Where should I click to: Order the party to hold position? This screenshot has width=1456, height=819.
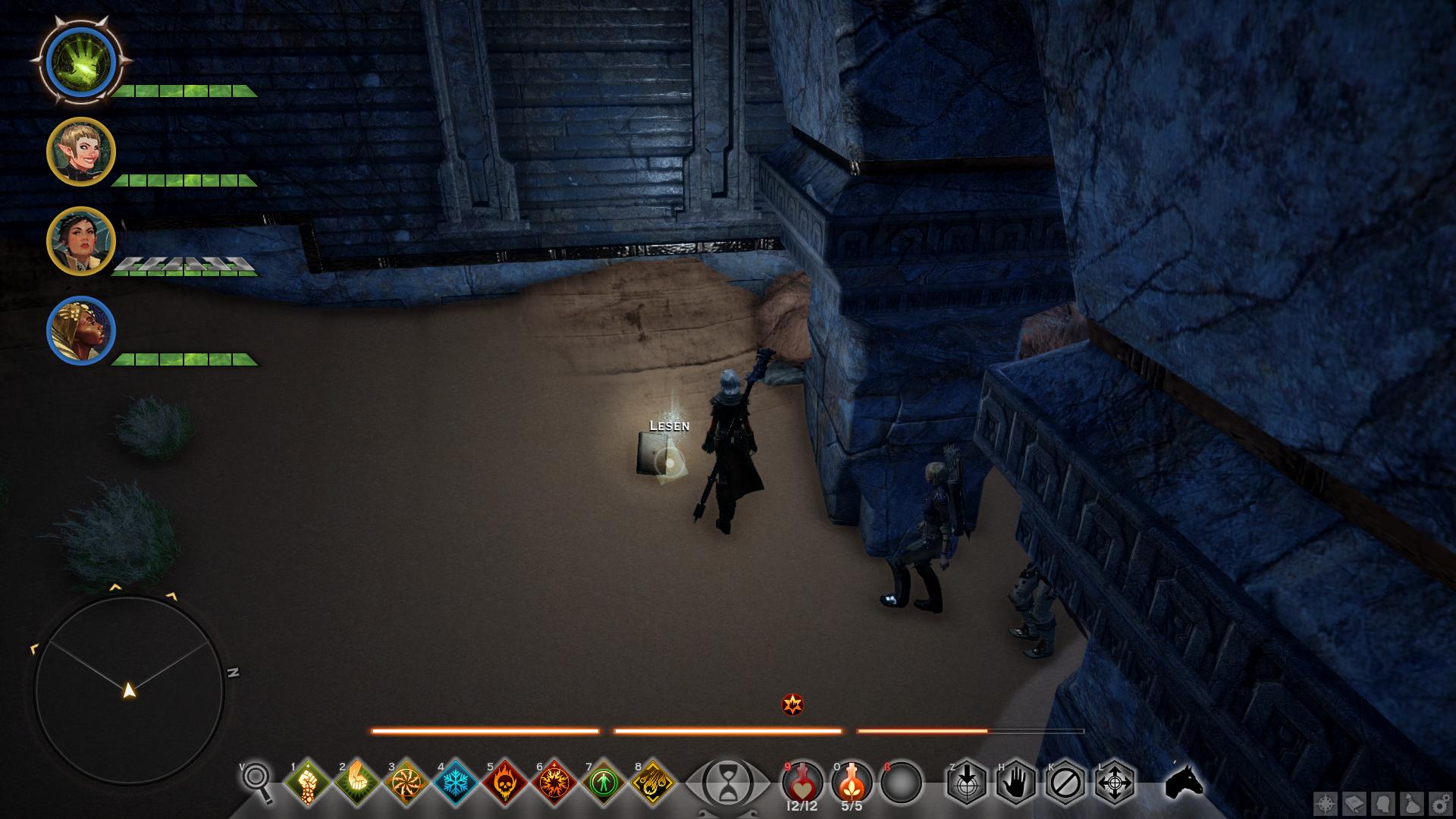pos(1015,782)
